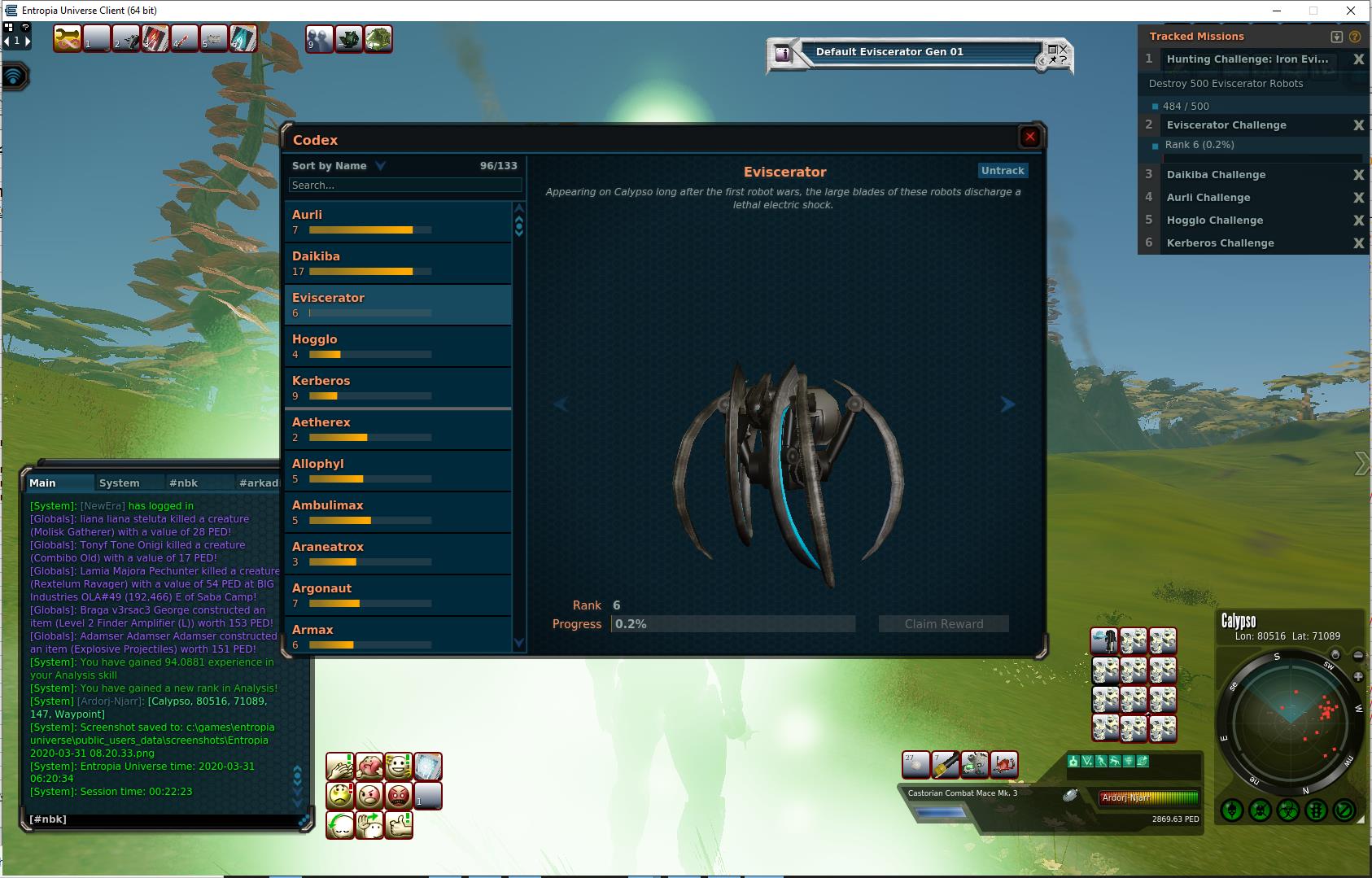Select the Hunting Challenge: Iron Eviscerator mission
1372x878 pixels.
click(1247, 59)
